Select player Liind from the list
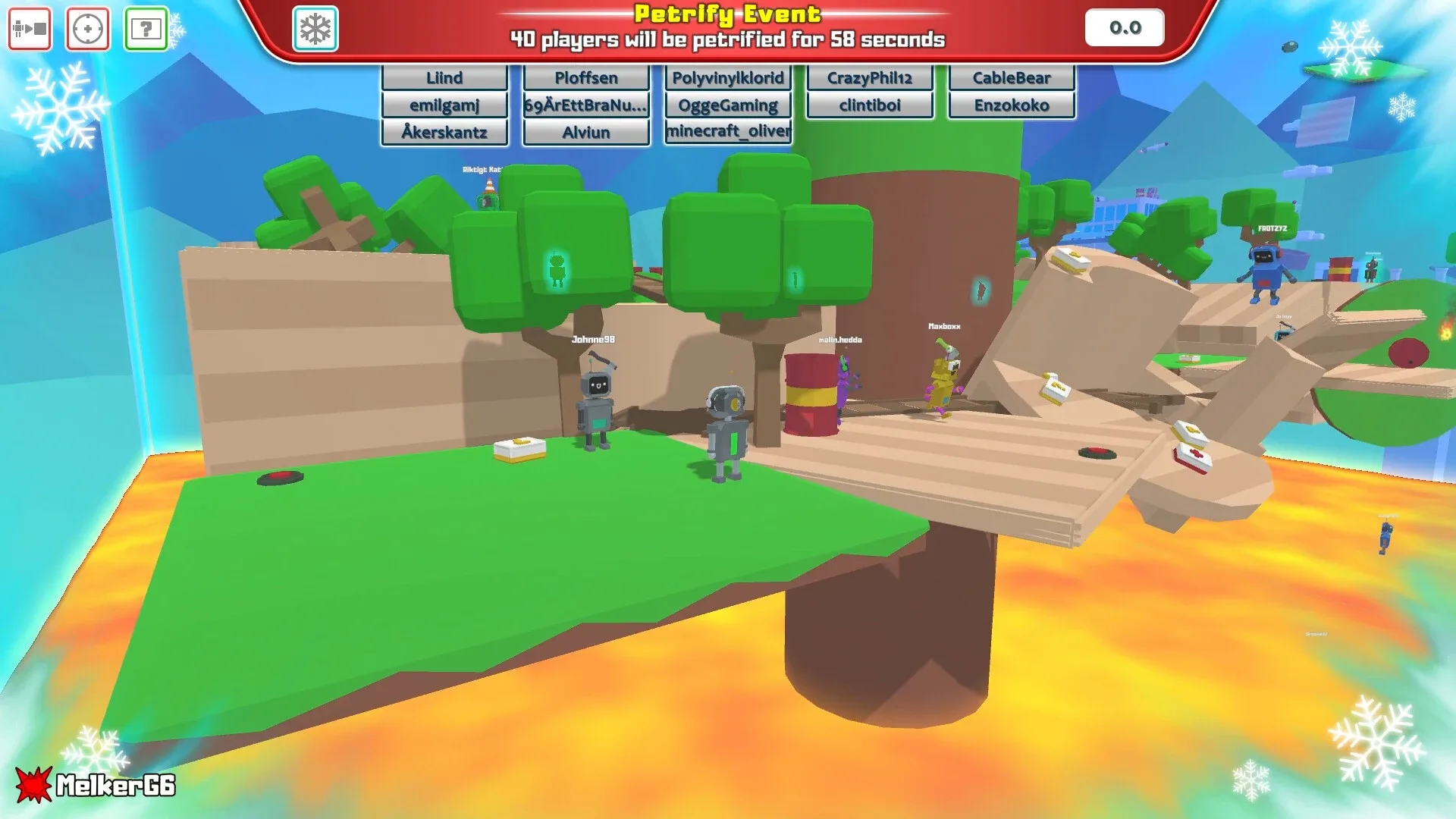The image size is (1456, 819). click(x=444, y=77)
